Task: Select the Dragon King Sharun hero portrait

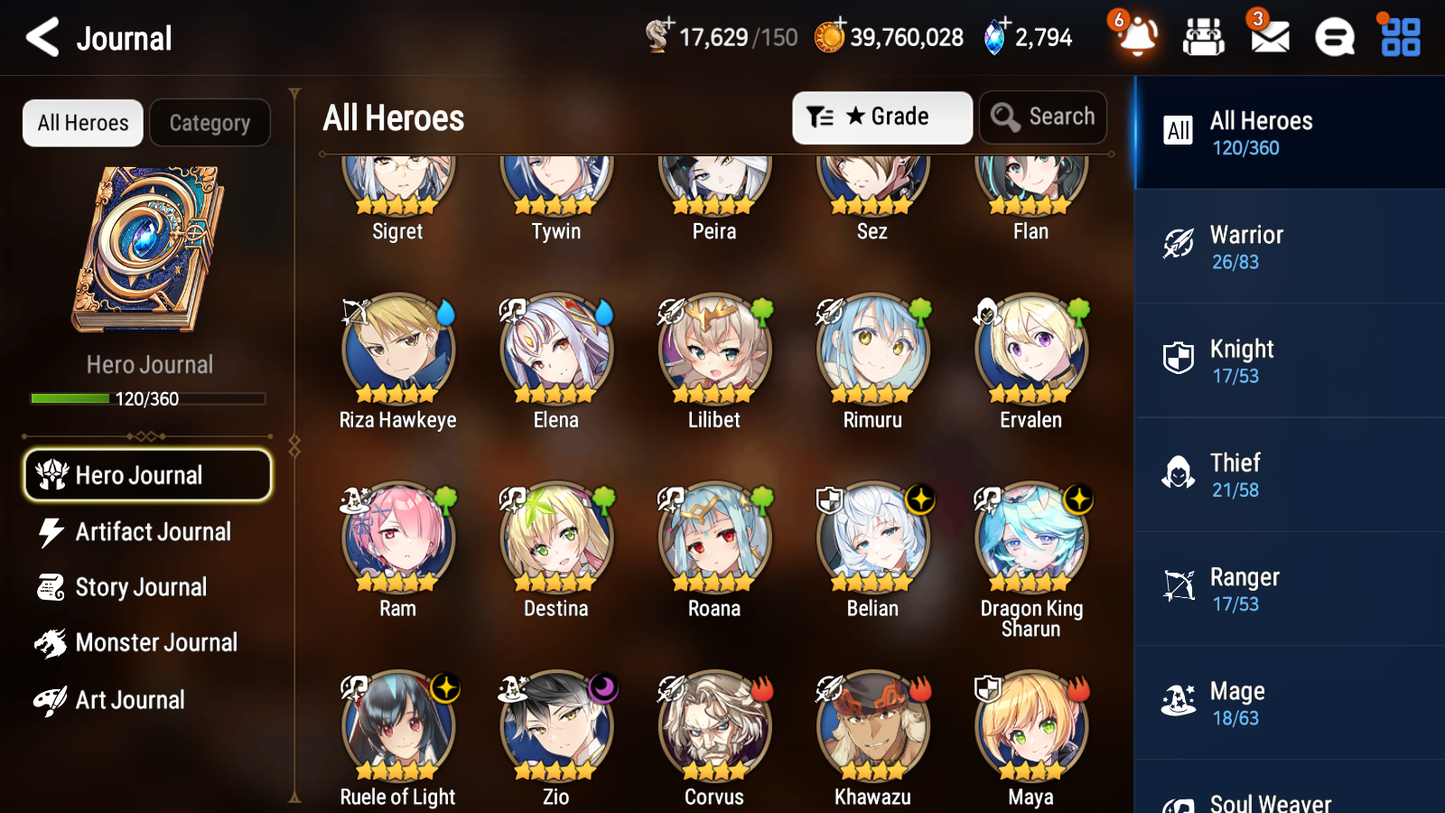Action: 1031,537
